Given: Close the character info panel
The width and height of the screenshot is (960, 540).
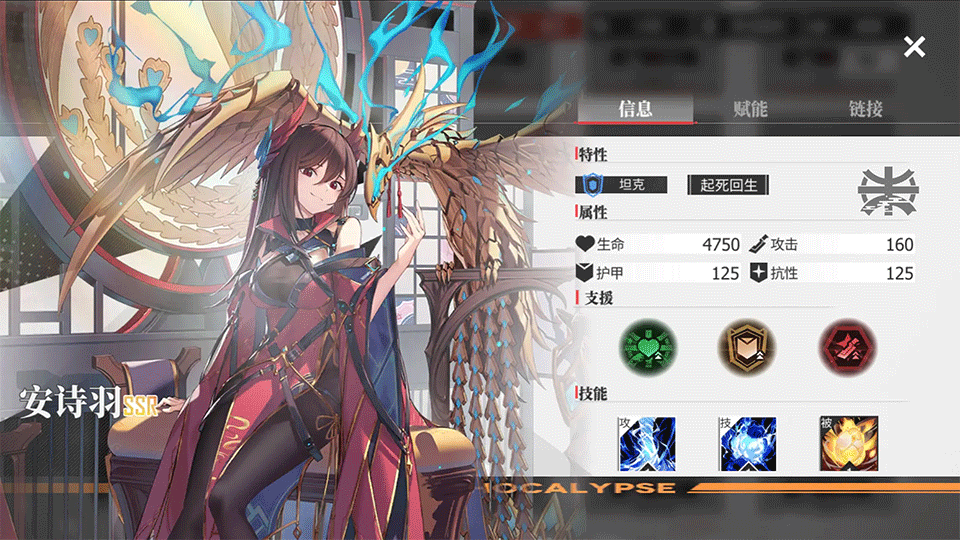Looking at the screenshot, I should click(914, 46).
